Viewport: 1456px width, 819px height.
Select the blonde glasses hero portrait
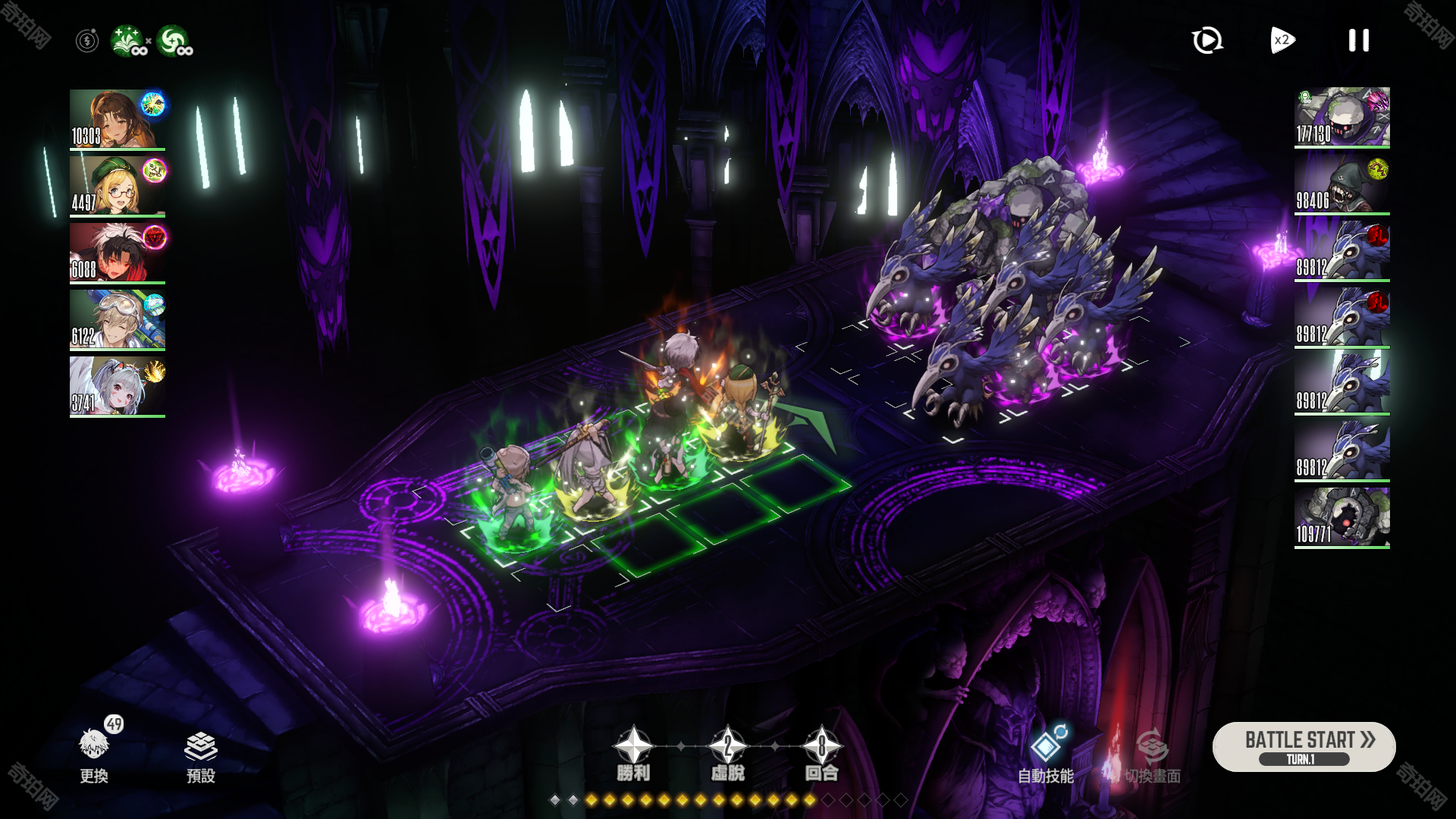(118, 186)
